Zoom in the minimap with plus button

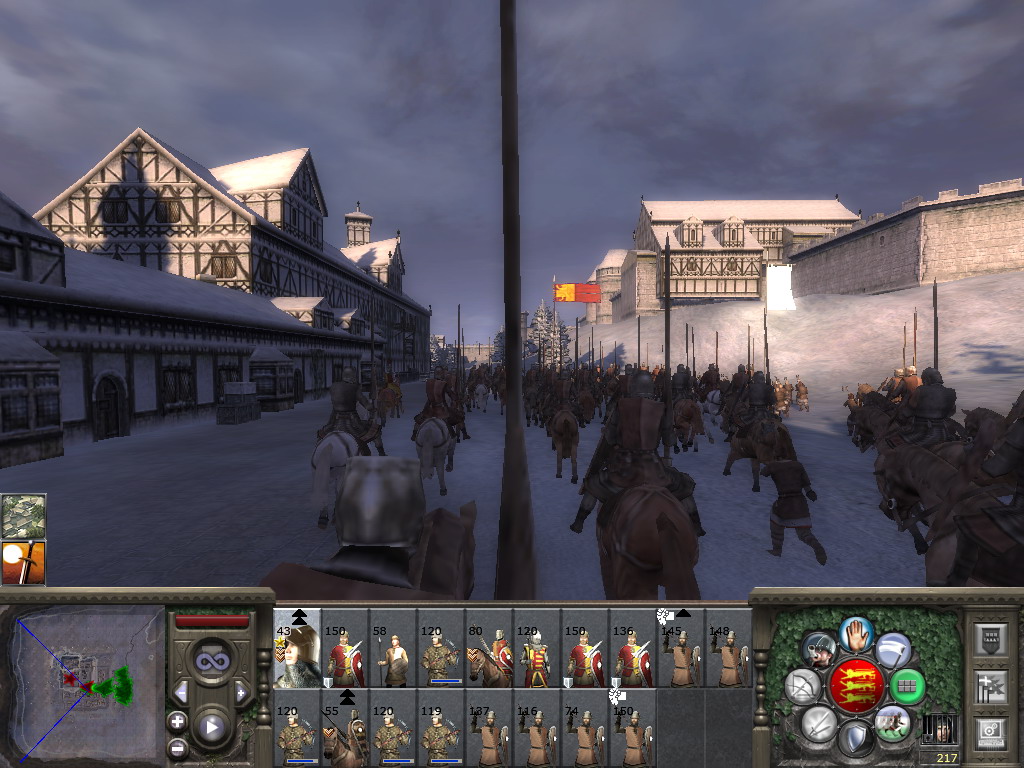pos(178,721)
